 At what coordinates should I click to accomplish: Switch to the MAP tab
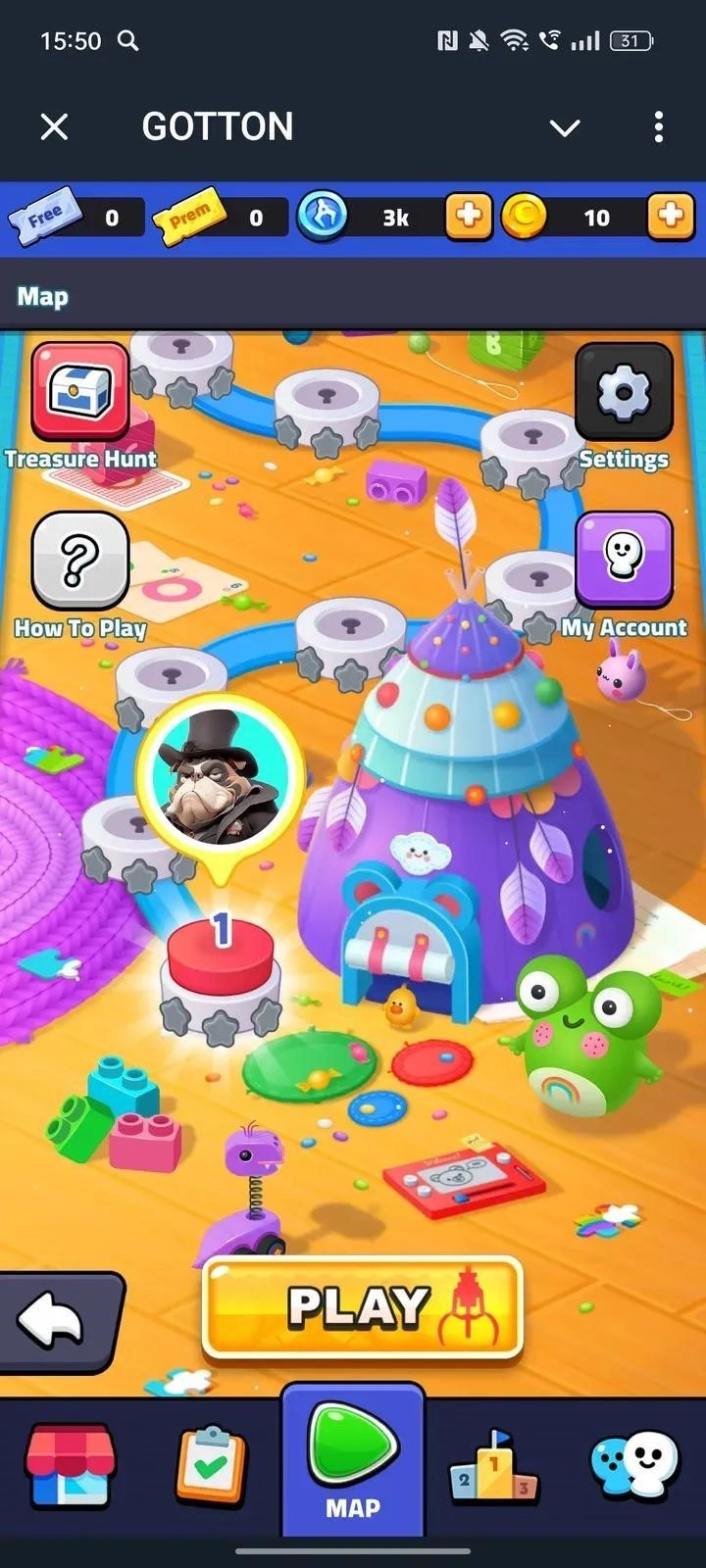click(353, 1460)
